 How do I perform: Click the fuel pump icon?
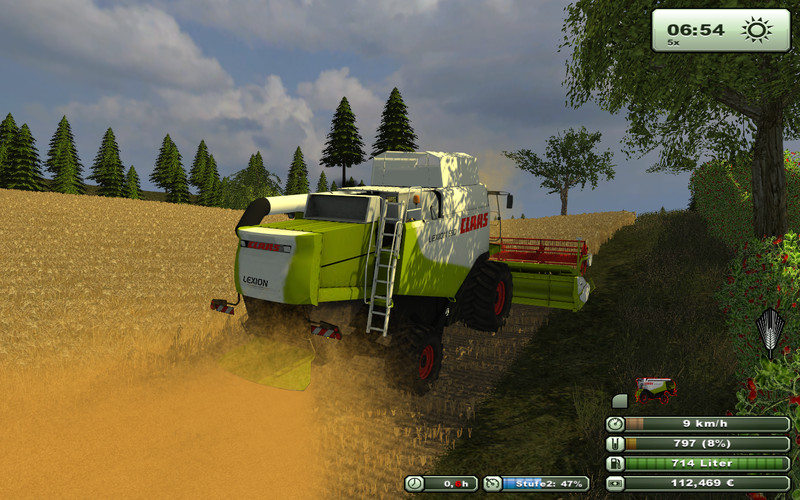point(616,464)
